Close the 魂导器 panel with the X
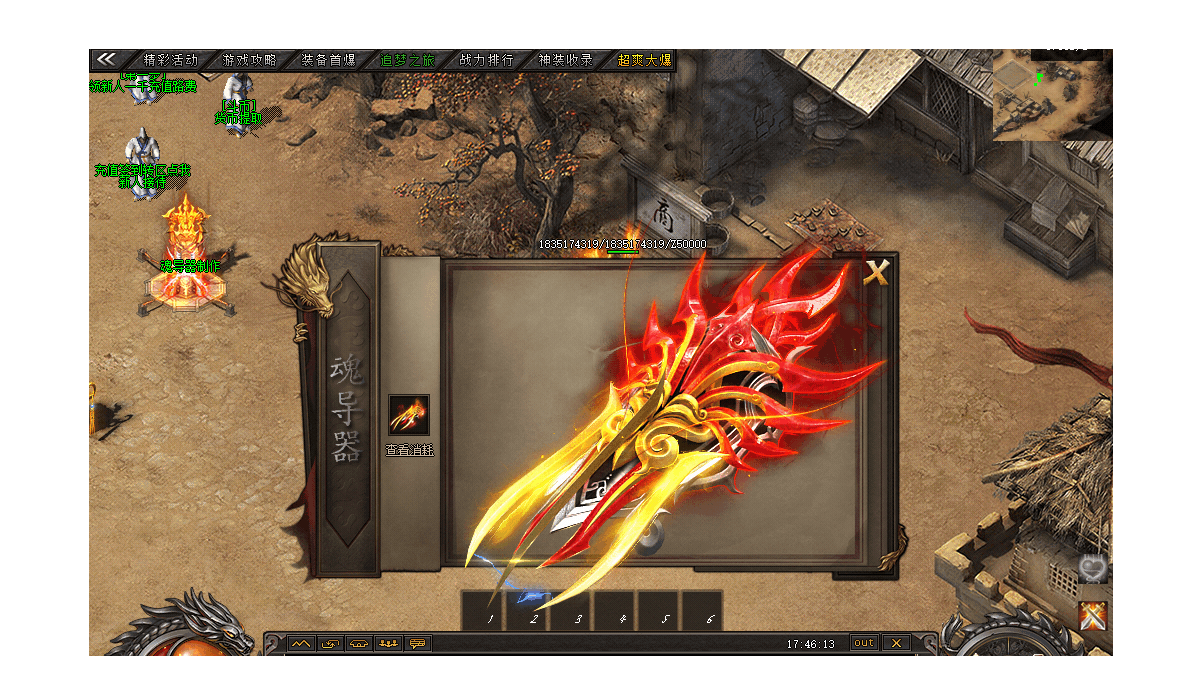Image resolution: width=1188 pixels, height=700 pixels. (x=876, y=273)
